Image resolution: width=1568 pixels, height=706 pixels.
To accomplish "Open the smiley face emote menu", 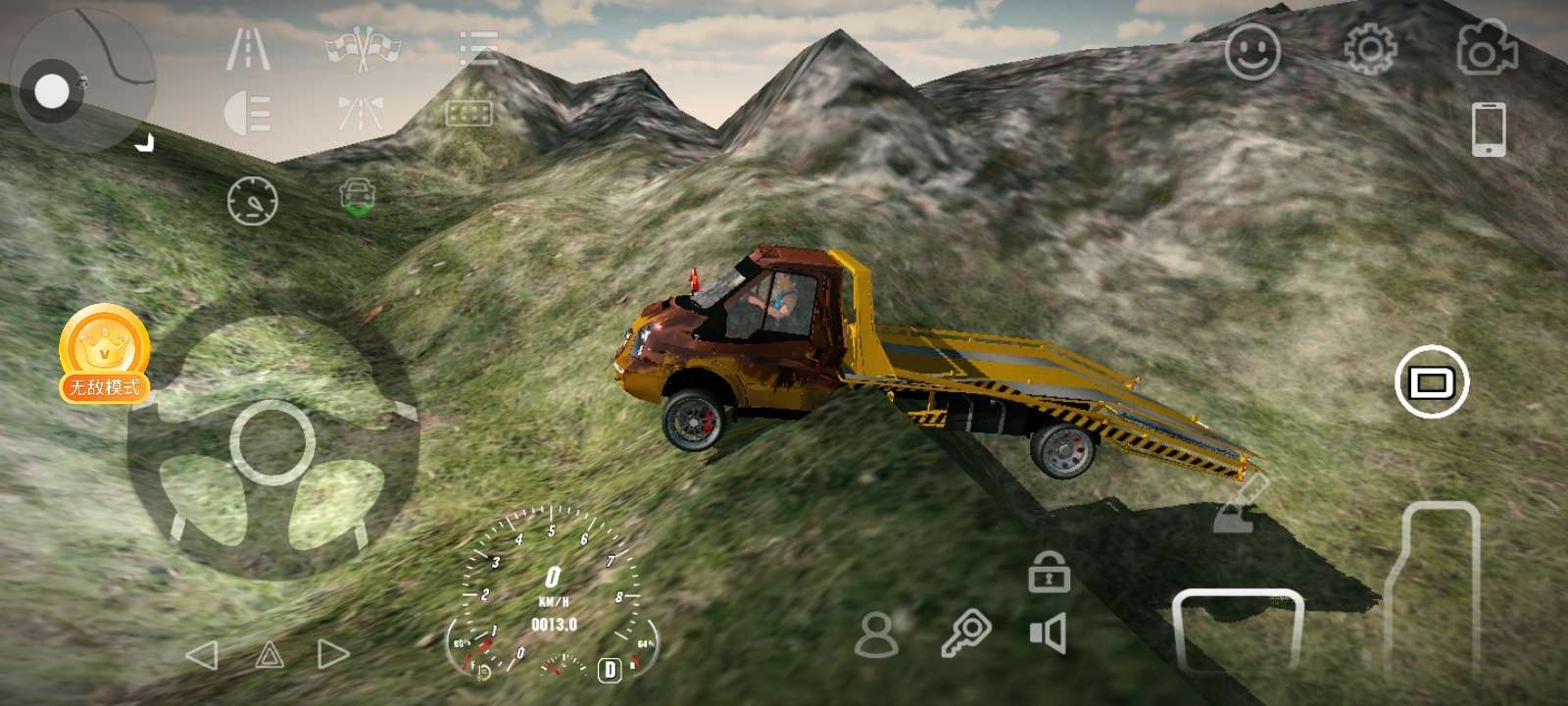I will coord(1252,51).
